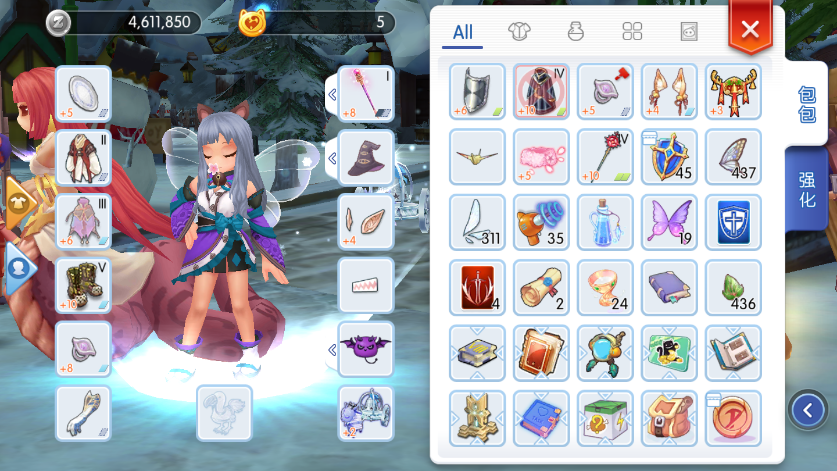Click the equipped witch hat slot

365,157
